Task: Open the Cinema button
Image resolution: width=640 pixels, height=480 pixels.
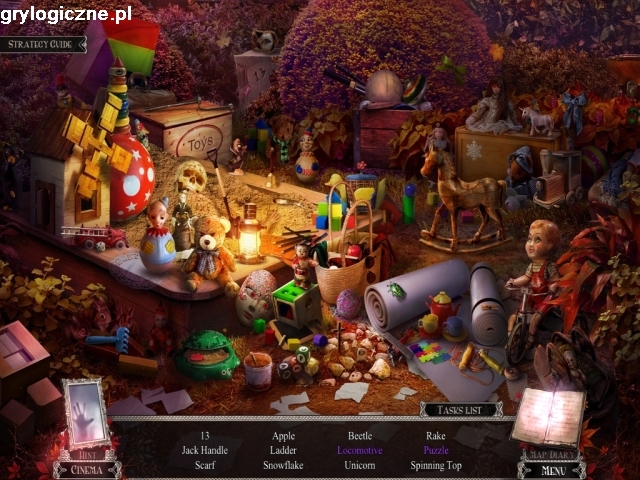Action: pyautogui.click(x=87, y=469)
